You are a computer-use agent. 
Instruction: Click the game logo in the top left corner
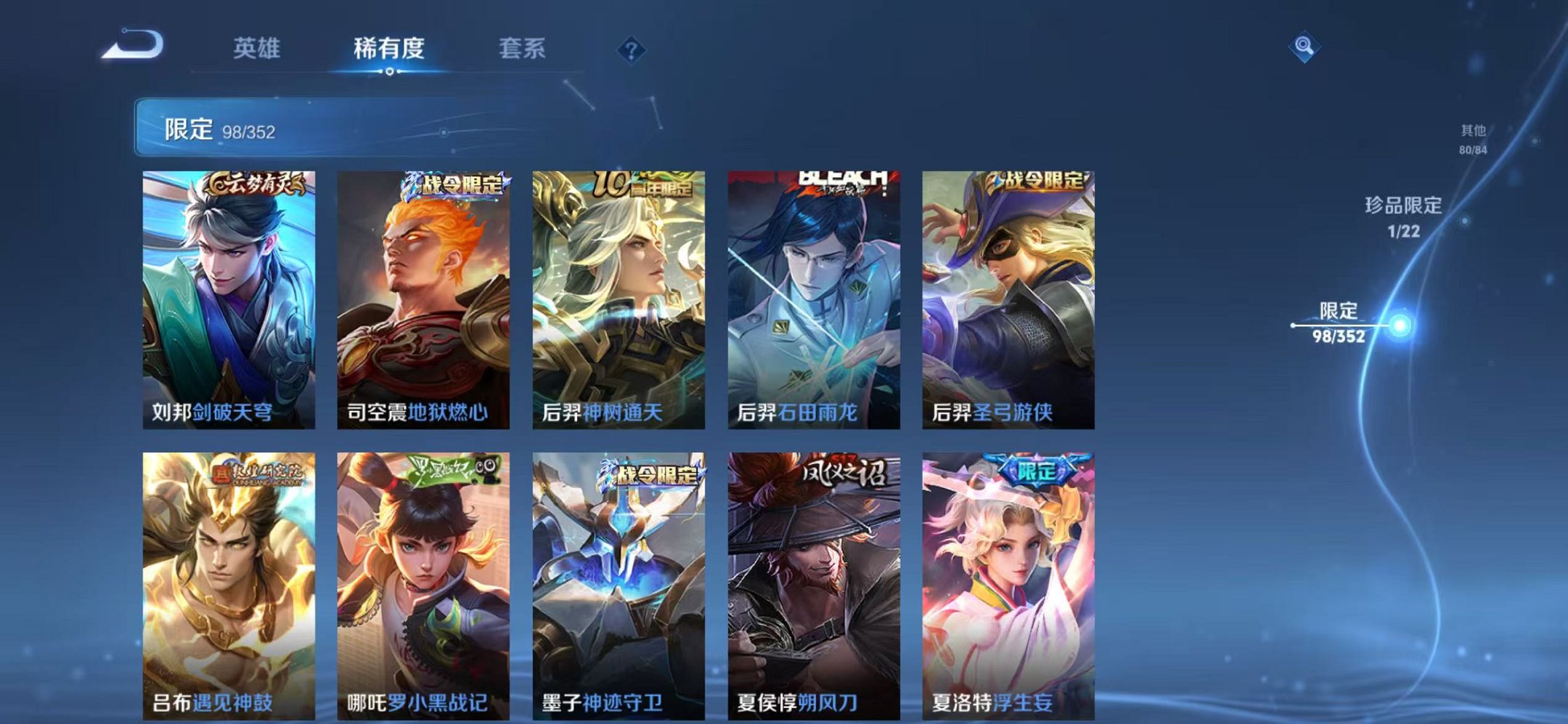[131, 44]
